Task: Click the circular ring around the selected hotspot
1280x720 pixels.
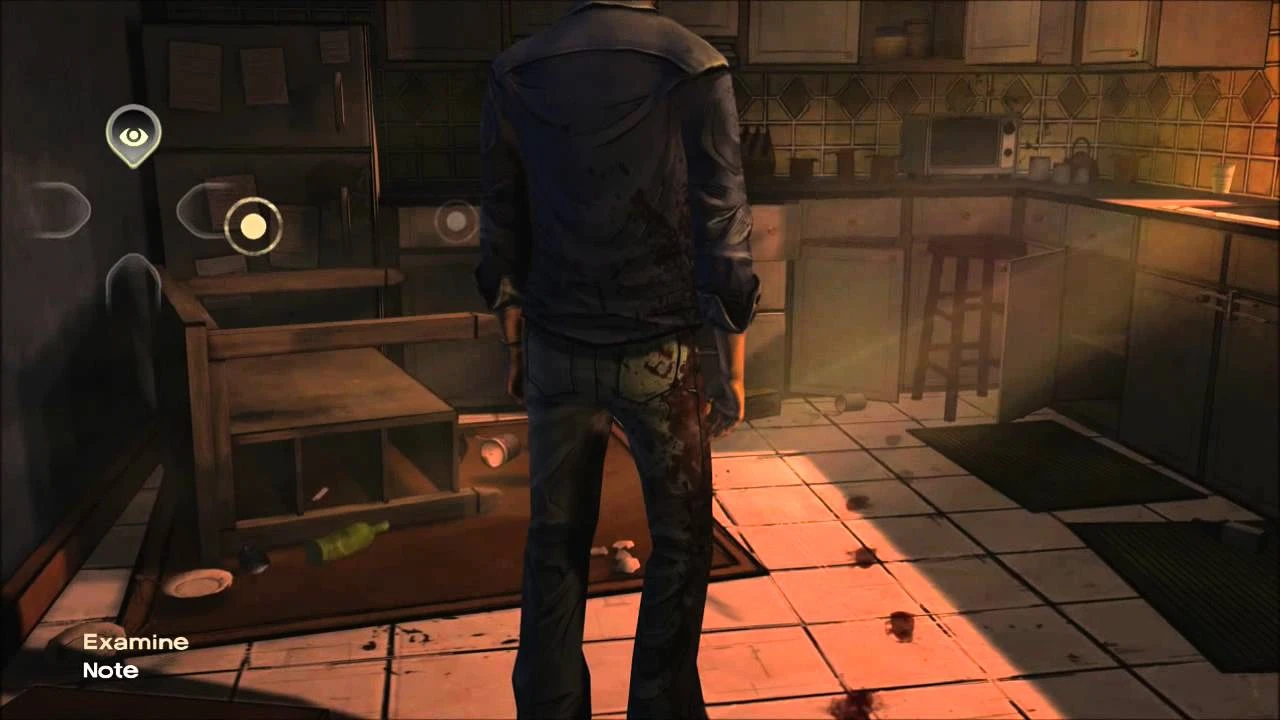Action: (x=253, y=226)
